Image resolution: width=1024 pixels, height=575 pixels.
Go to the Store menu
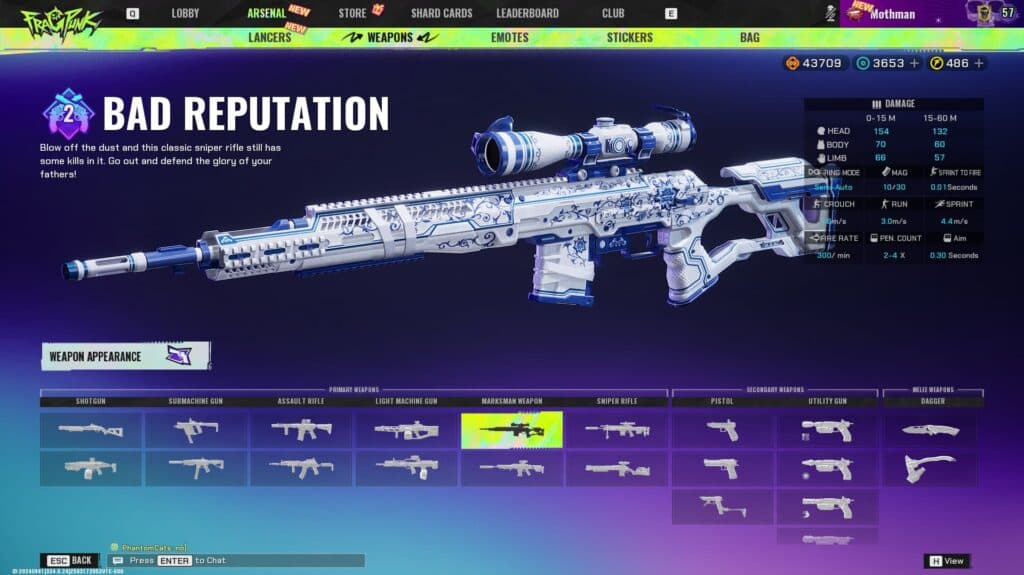(x=352, y=13)
